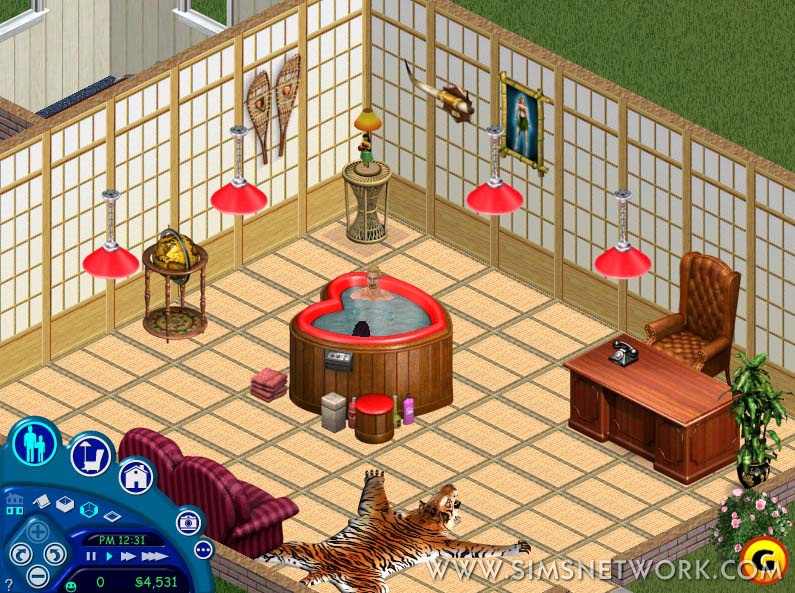Set game speed to normal play
Viewport: 795px width, 593px height.
point(108,556)
